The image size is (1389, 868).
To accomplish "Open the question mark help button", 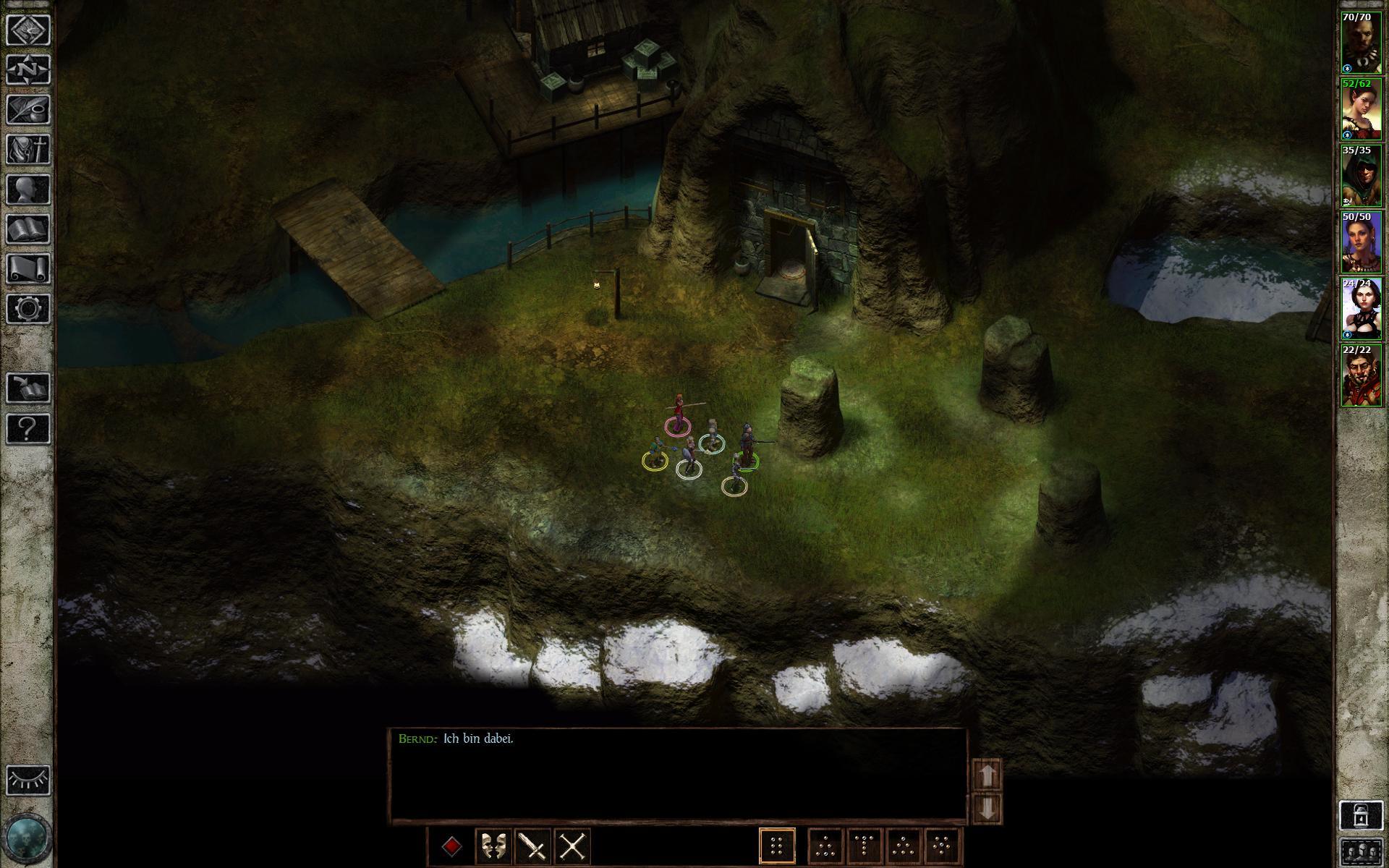I will pos(28,428).
